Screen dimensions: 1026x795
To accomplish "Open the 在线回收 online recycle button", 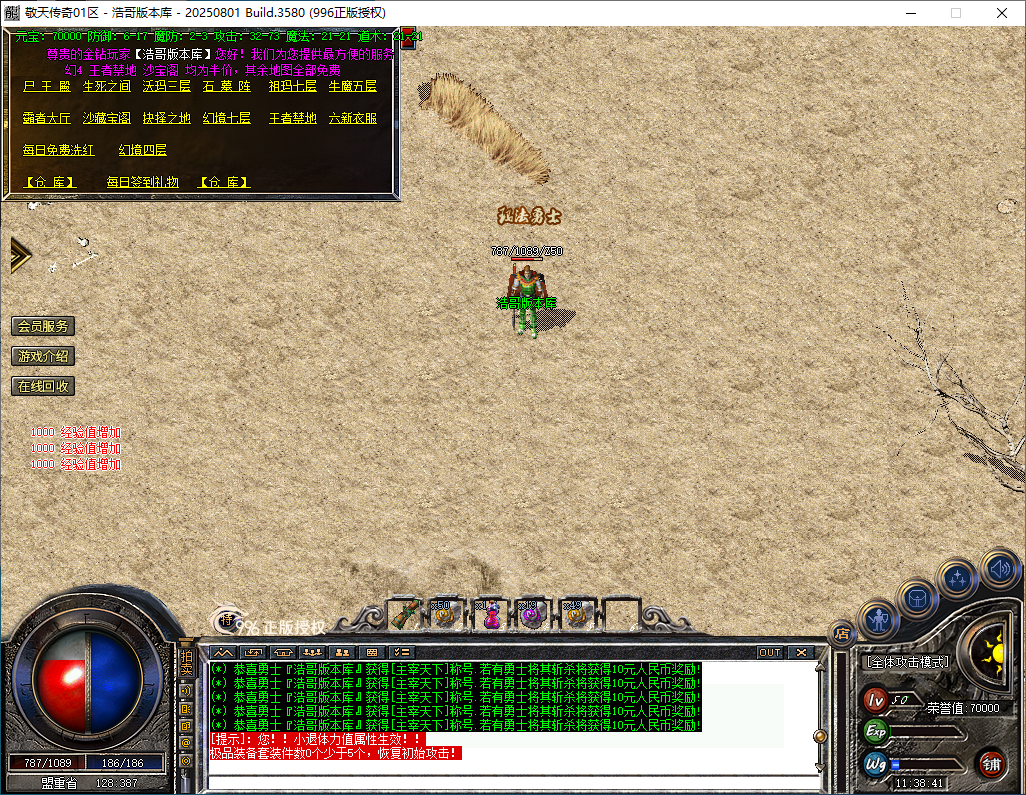I will pyautogui.click(x=43, y=386).
